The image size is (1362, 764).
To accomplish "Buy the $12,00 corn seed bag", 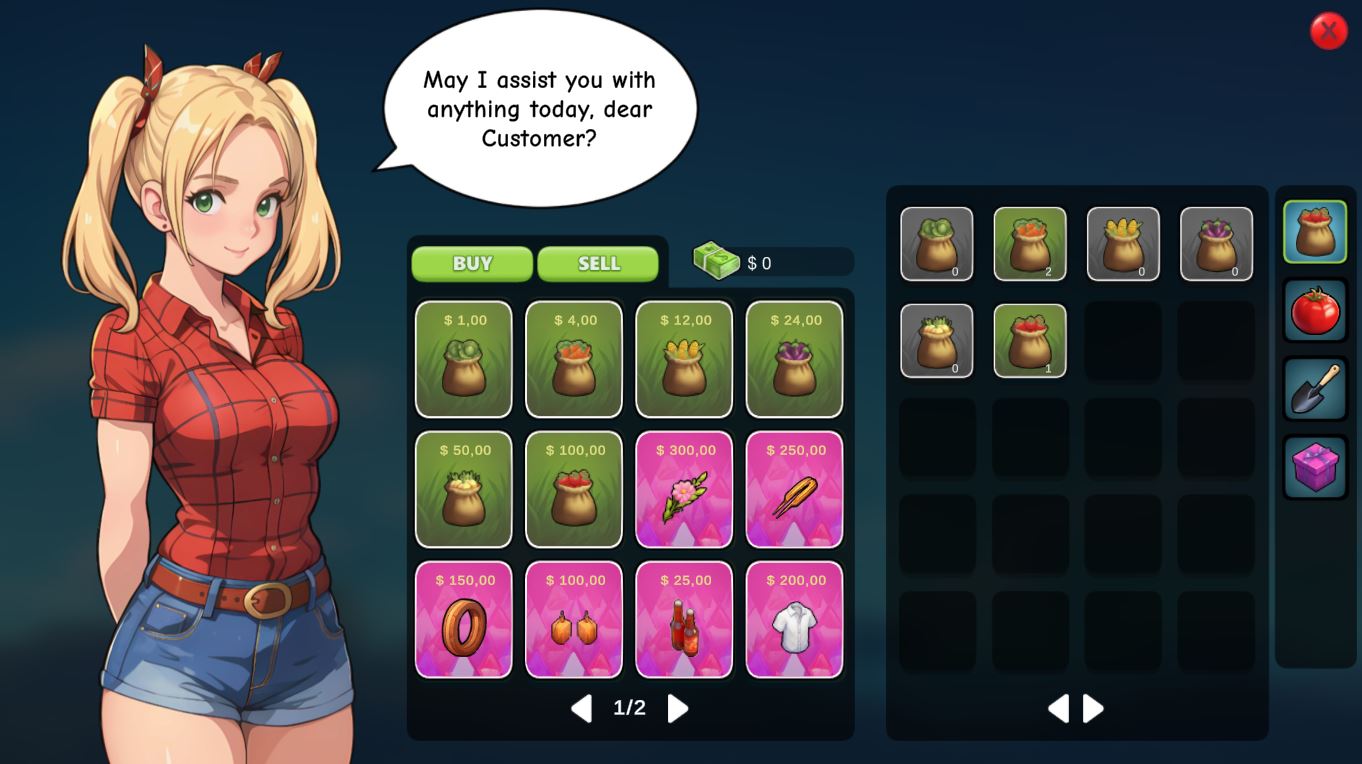I will click(684, 359).
